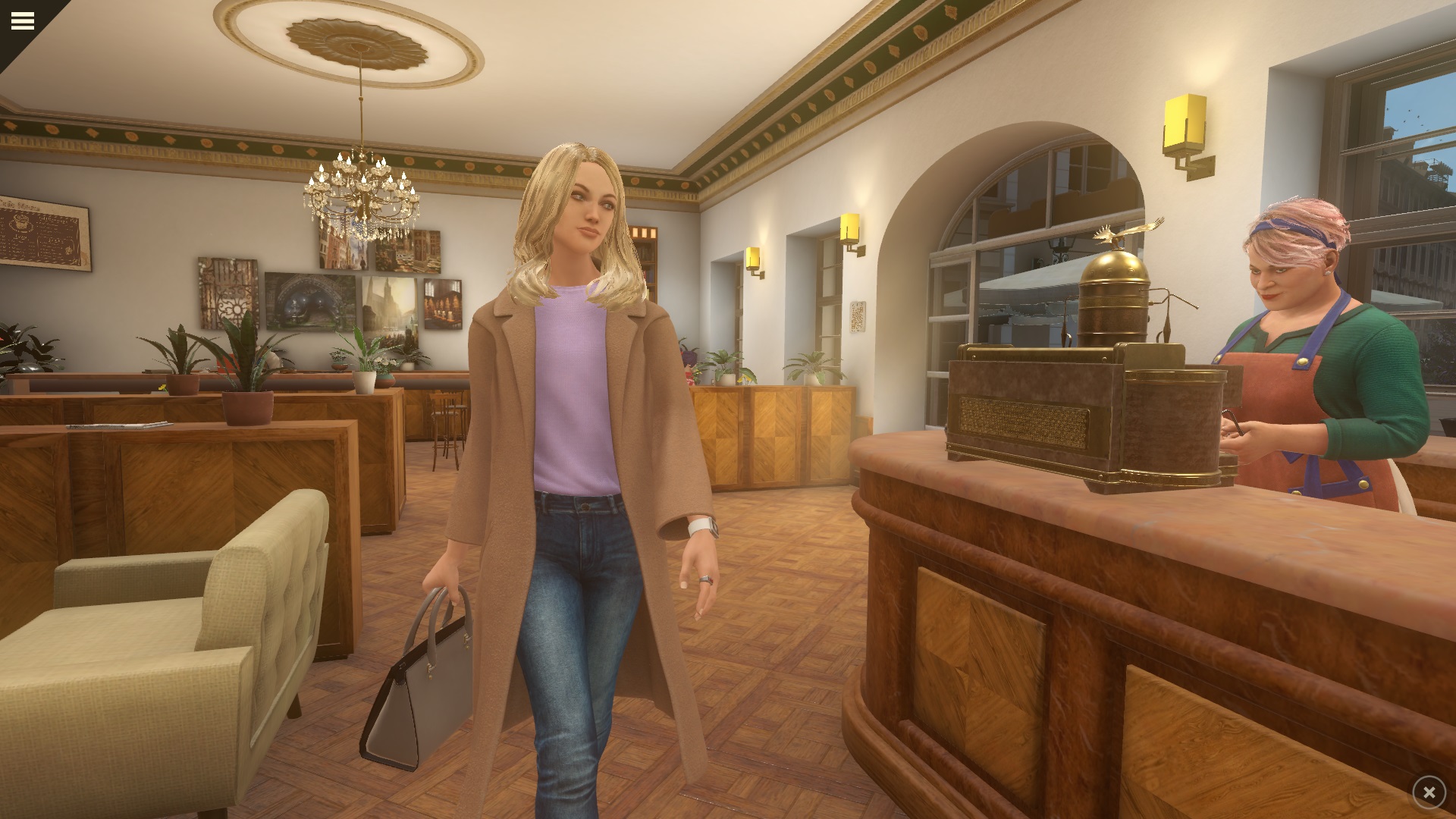
Task: Click the circular close button
Action: click(x=1429, y=792)
